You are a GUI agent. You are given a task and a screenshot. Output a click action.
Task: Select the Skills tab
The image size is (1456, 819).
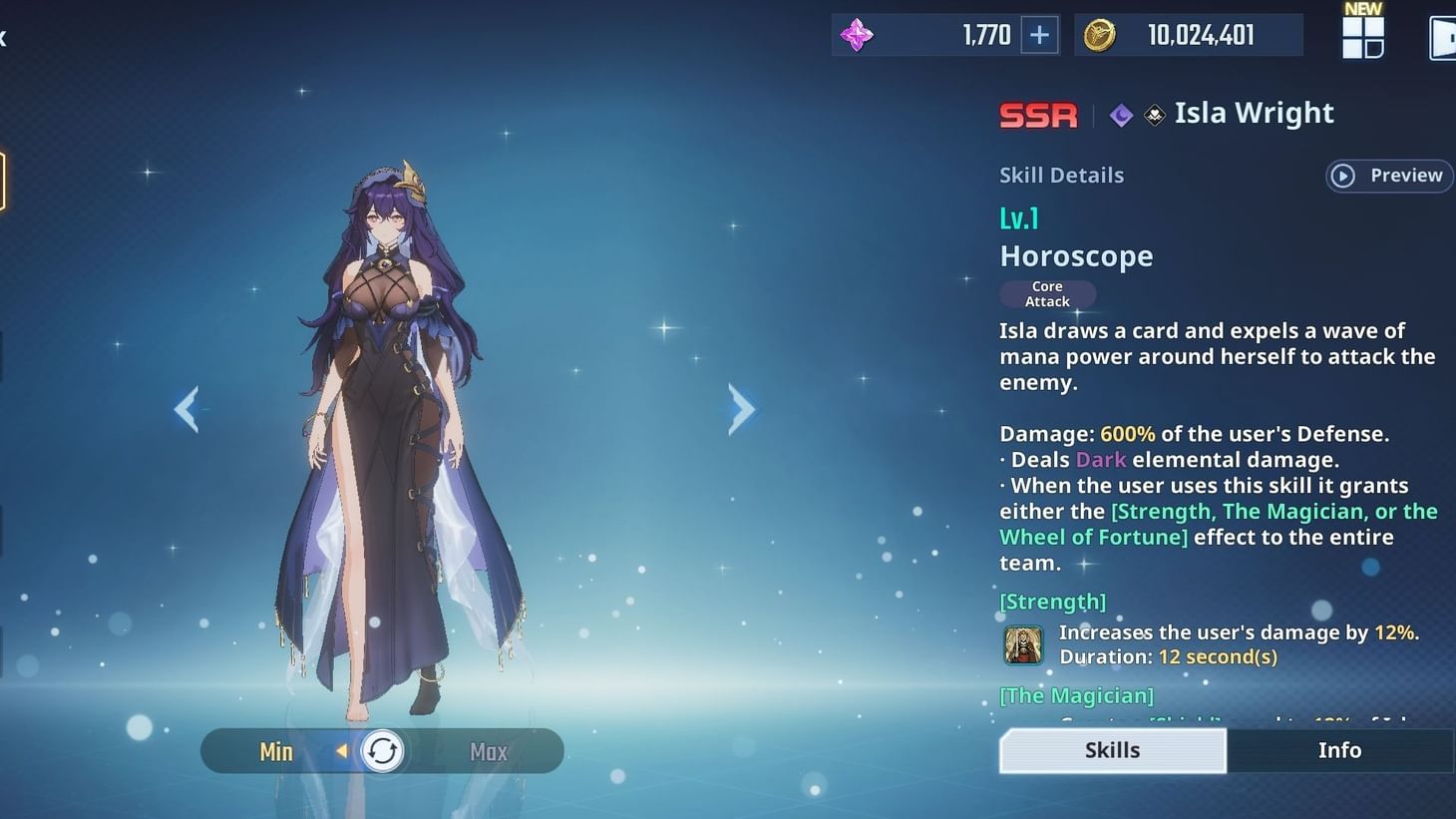coord(1111,750)
